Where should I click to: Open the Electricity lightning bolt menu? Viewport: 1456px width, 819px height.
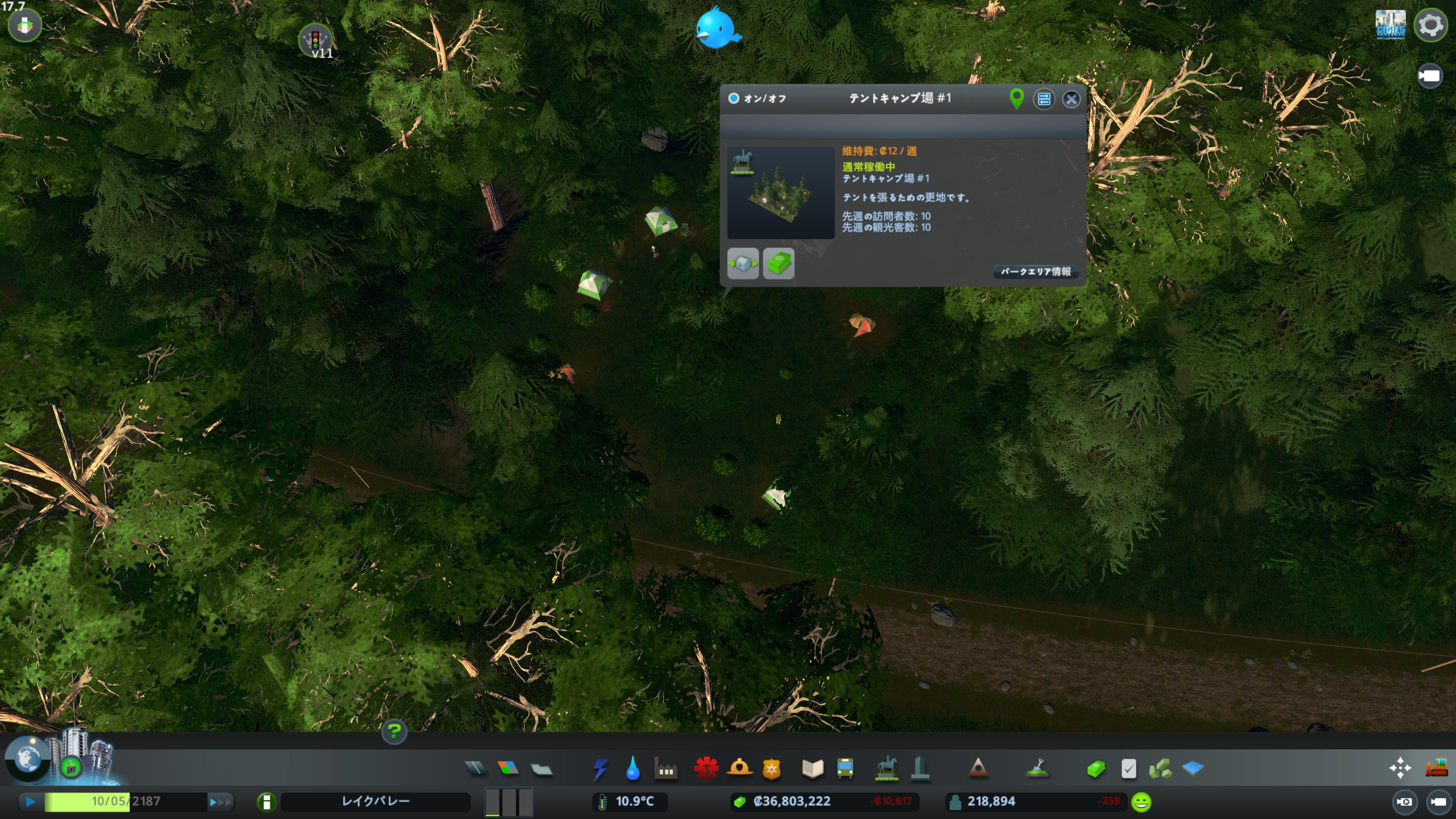coord(600,769)
